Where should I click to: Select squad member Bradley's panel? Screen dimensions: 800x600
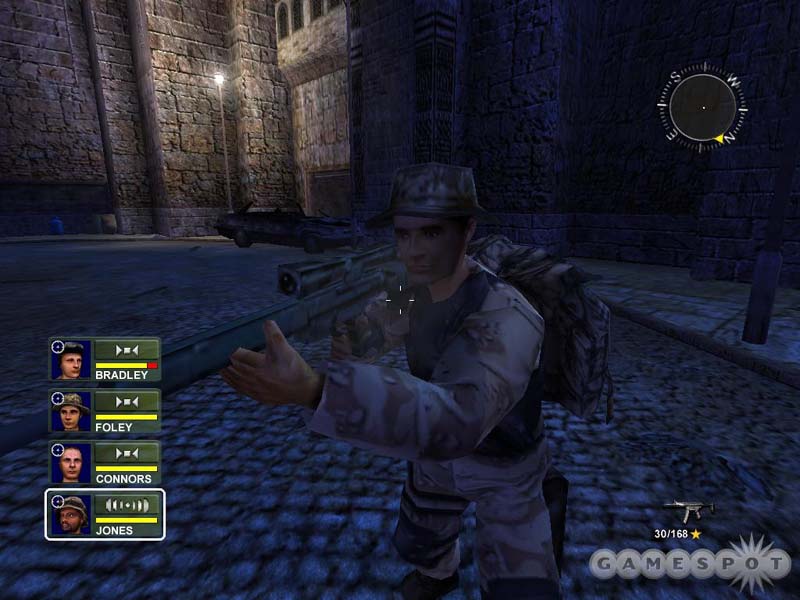pyautogui.click(x=105, y=361)
